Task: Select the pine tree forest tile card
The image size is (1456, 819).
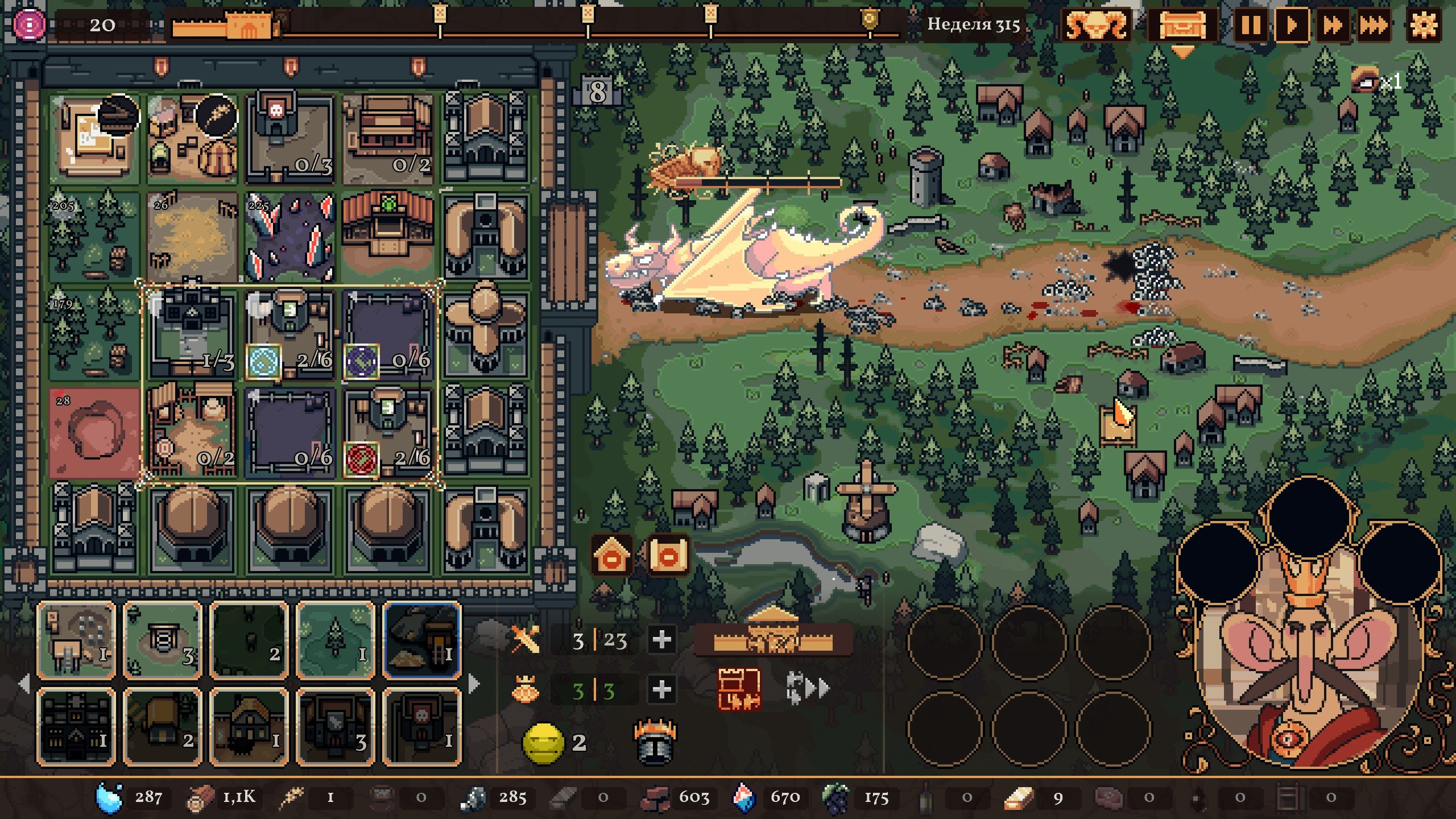Action: click(x=336, y=640)
